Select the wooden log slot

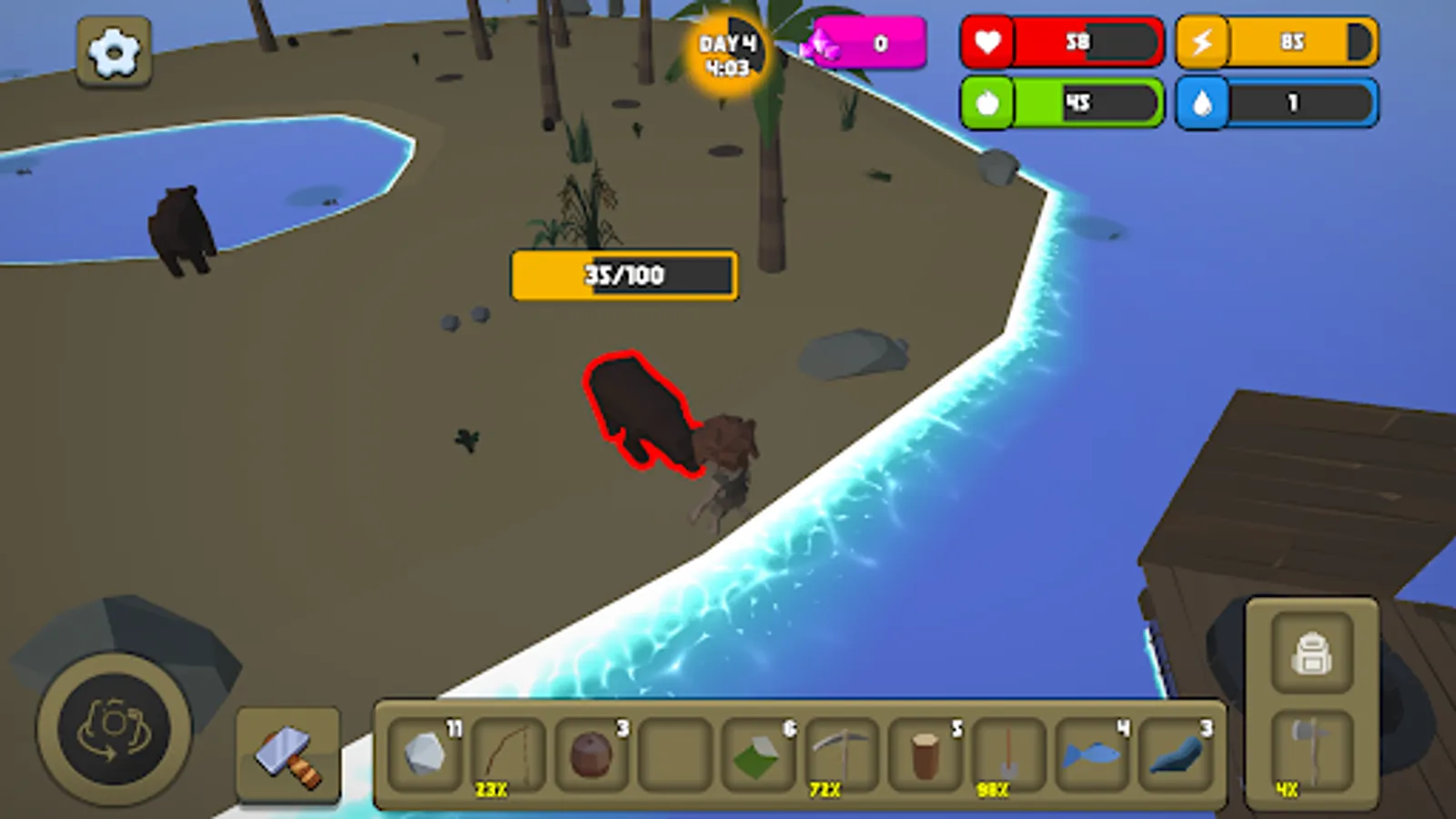pyautogui.click(x=922, y=753)
